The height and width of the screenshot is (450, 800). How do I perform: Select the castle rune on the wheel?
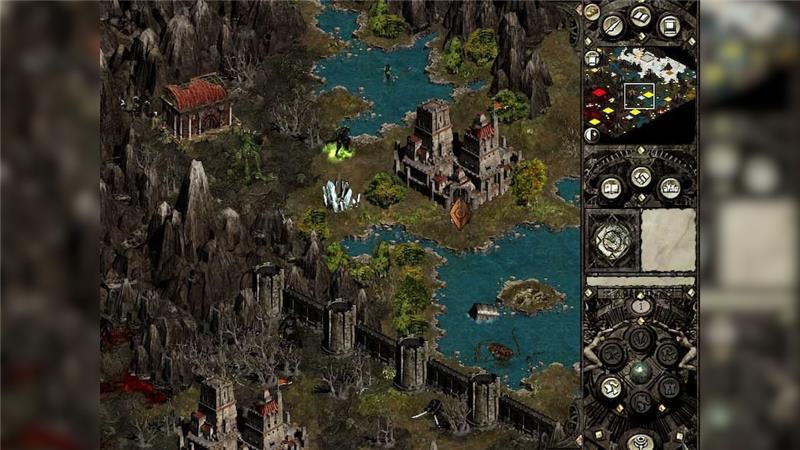tap(670, 387)
